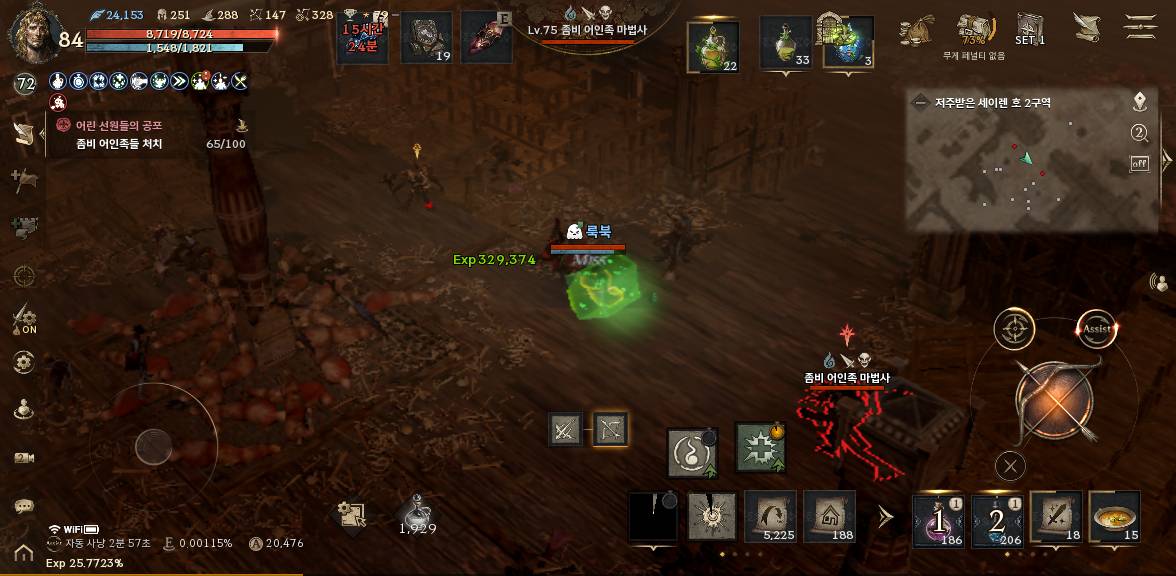Use the soup bowl food item
The image size is (1176, 576).
pos(1114,518)
